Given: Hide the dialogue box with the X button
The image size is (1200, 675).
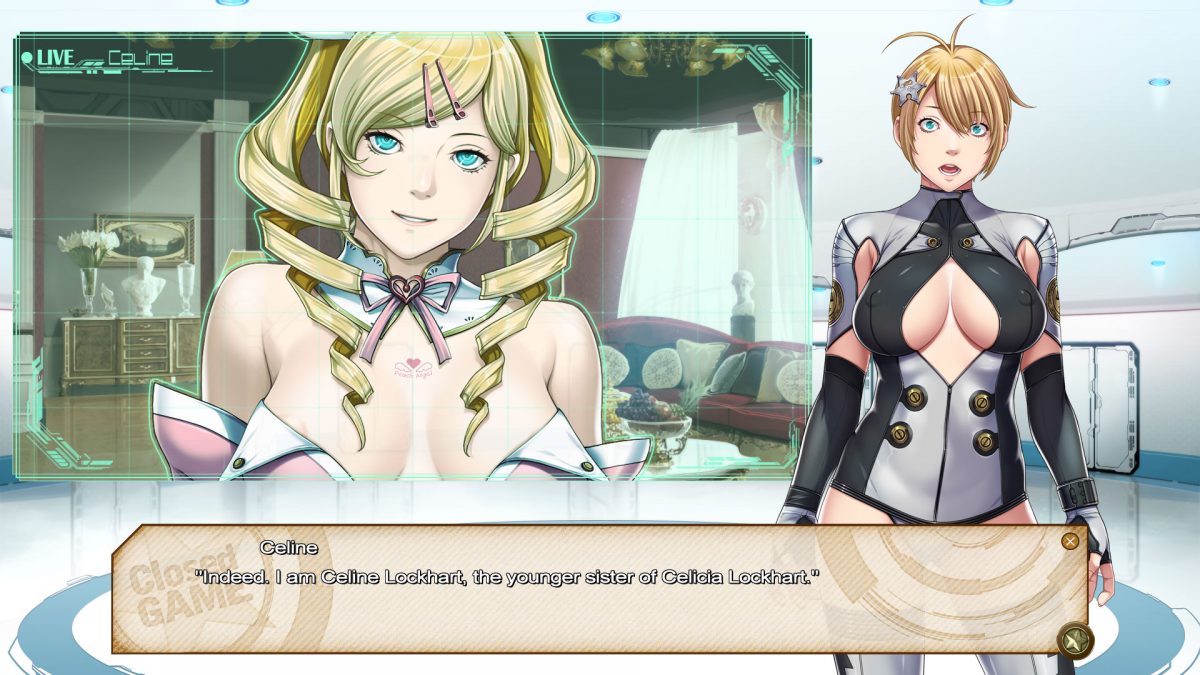Looking at the screenshot, I should 1070,541.
